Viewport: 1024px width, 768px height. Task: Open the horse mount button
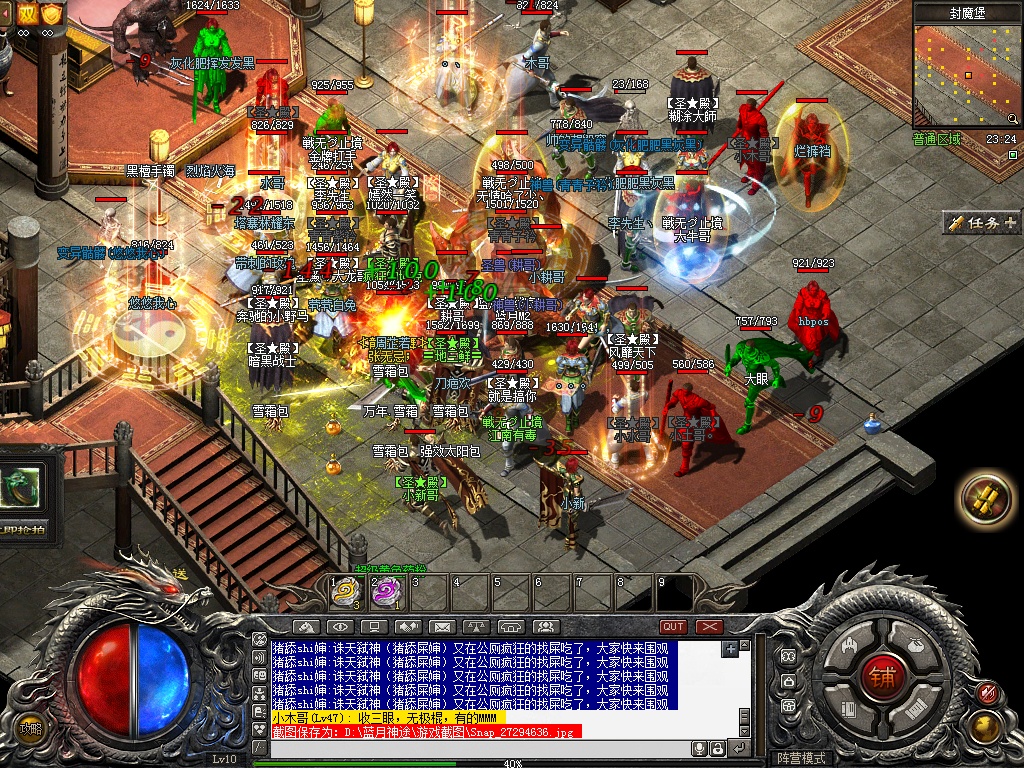pyautogui.click(x=305, y=627)
